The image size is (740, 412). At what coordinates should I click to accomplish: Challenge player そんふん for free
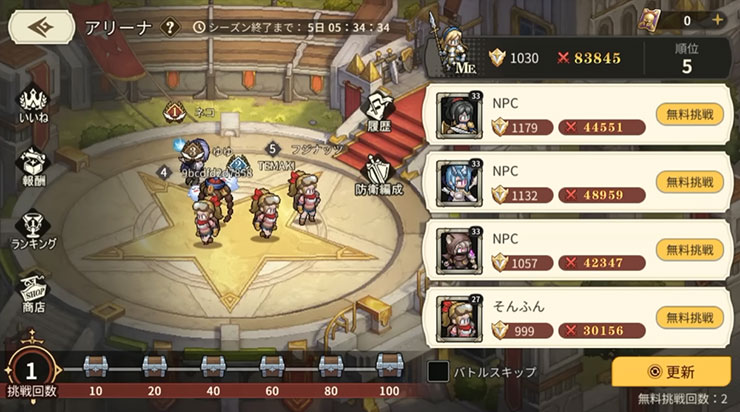pyautogui.click(x=690, y=317)
